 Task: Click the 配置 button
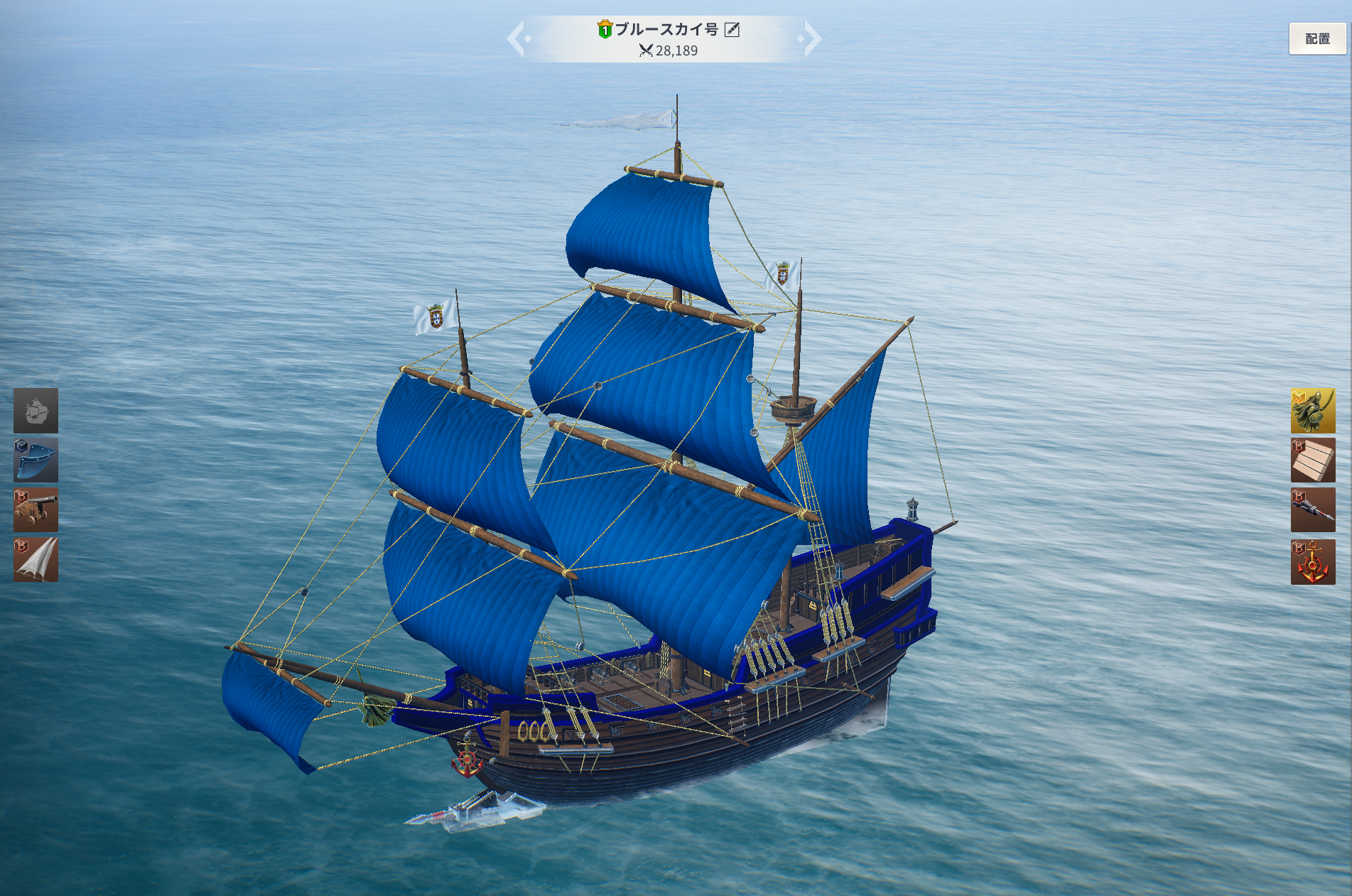click(x=1317, y=39)
